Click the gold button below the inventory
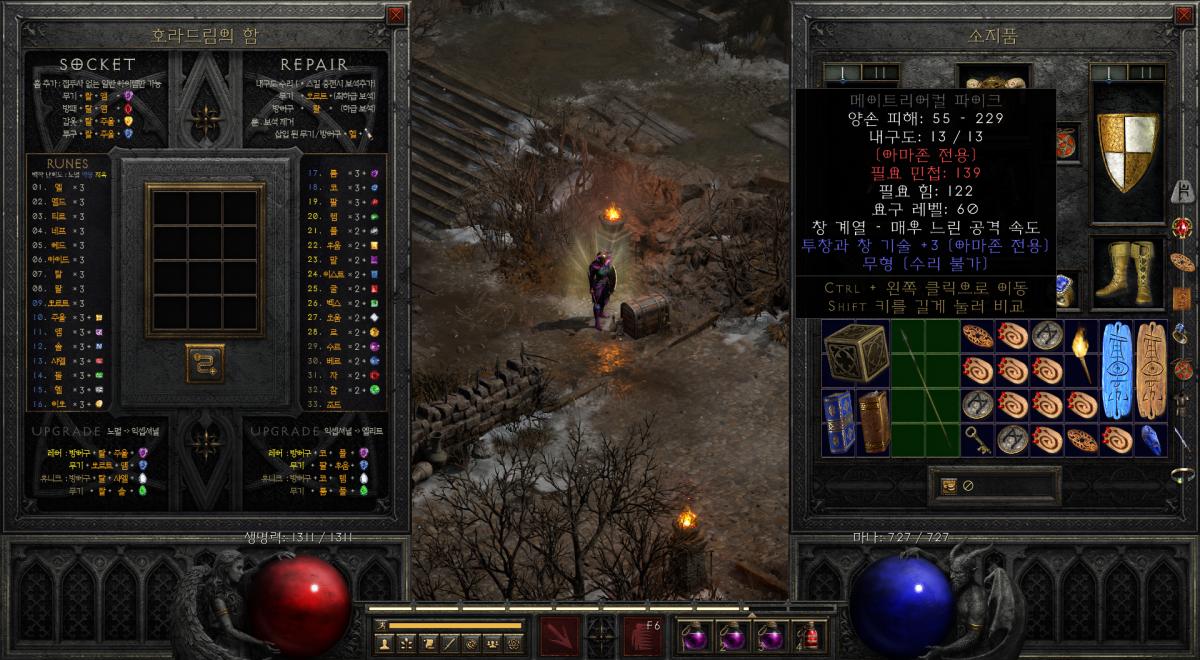 [x=948, y=486]
